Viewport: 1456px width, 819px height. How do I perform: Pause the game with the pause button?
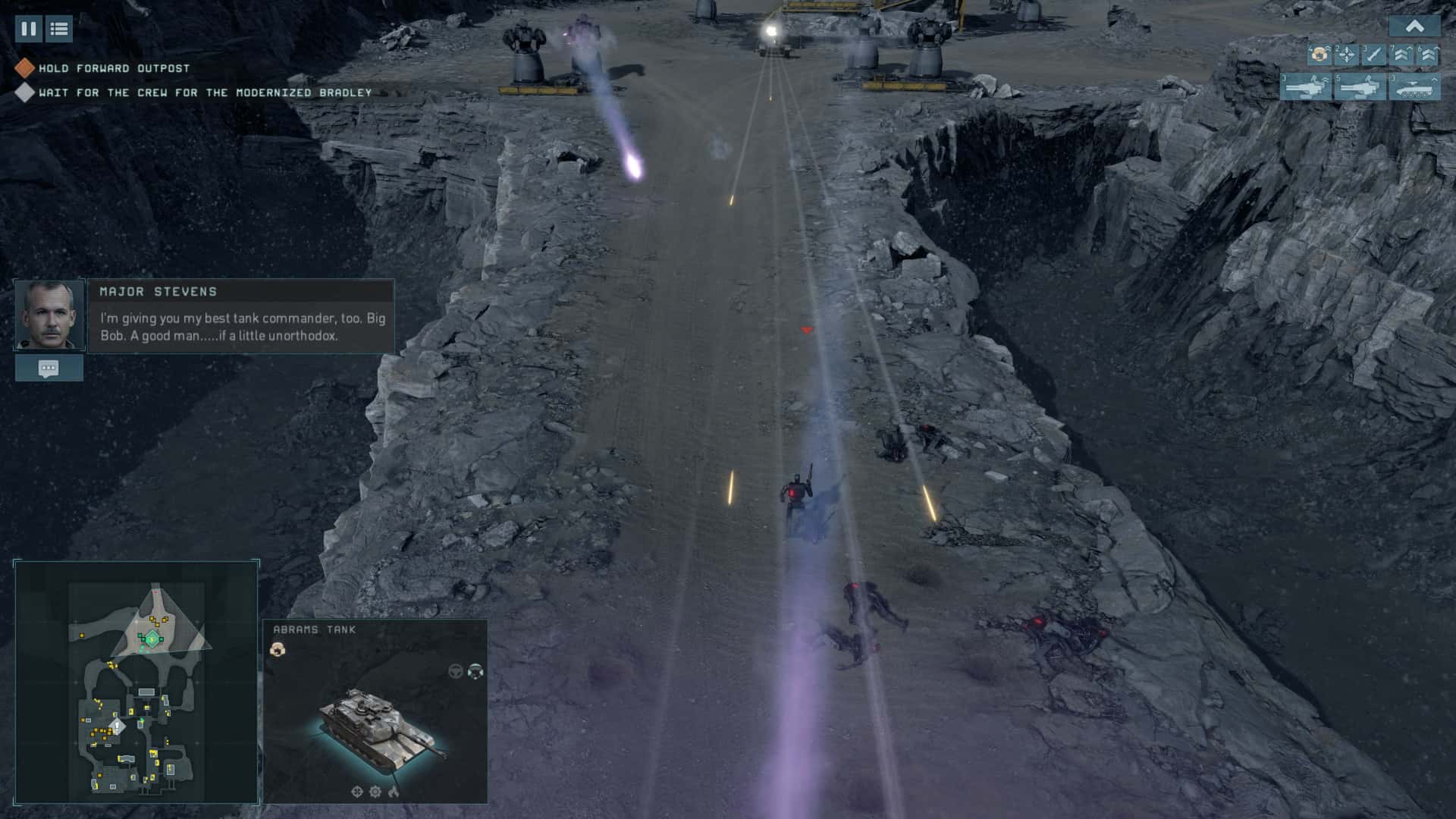(x=28, y=29)
